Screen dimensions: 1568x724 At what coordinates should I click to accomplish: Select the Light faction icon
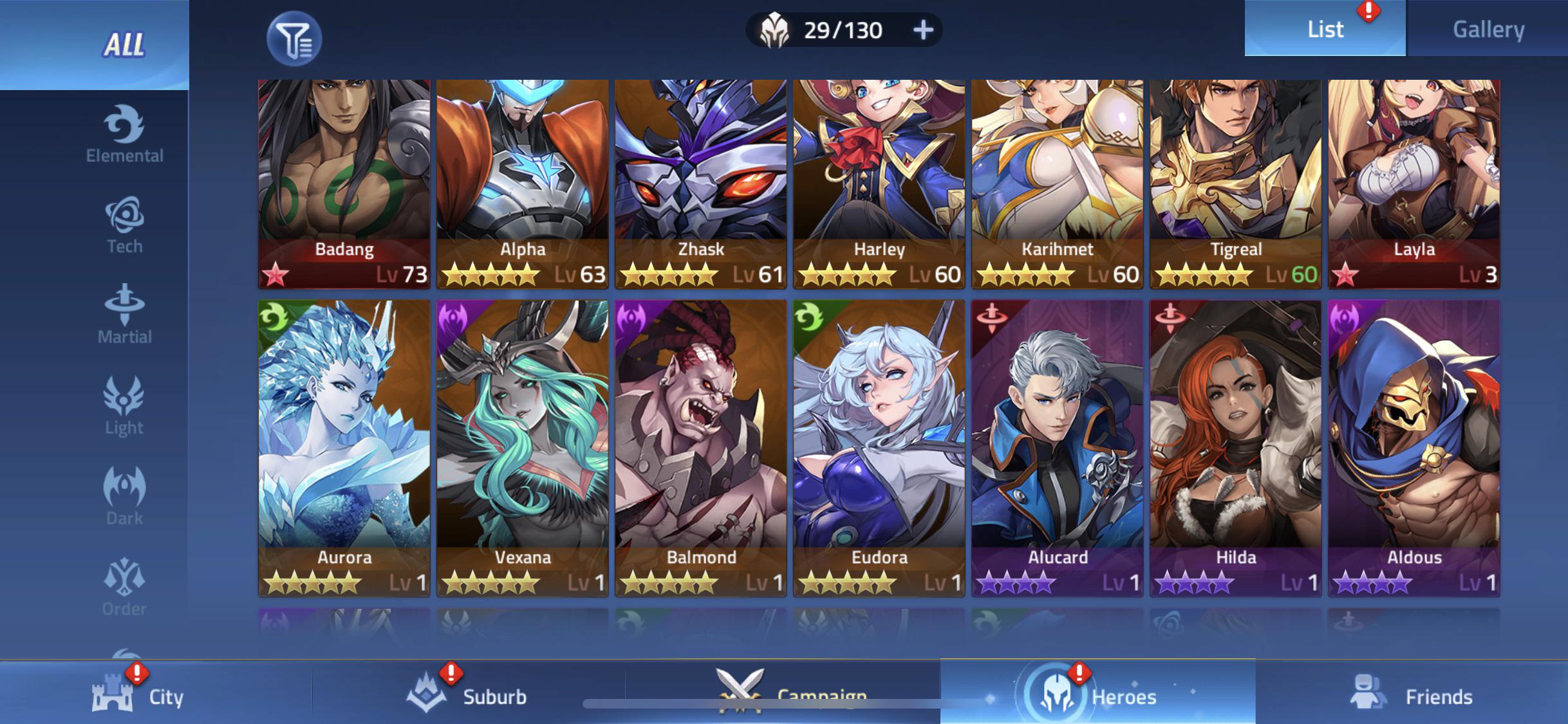[124, 402]
